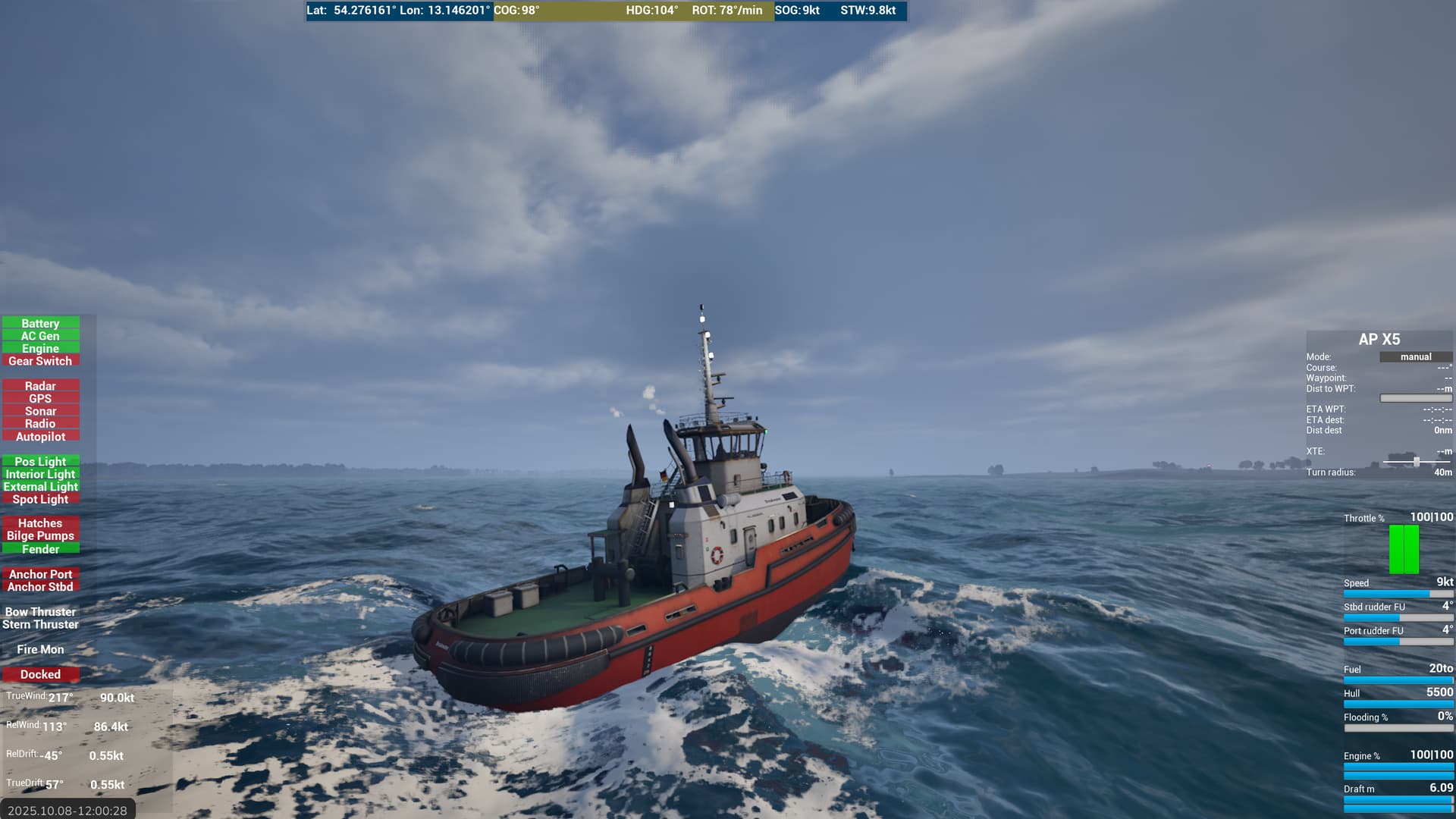Activate the Sonar
The width and height of the screenshot is (1456, 819).
(x=40, y=411)
